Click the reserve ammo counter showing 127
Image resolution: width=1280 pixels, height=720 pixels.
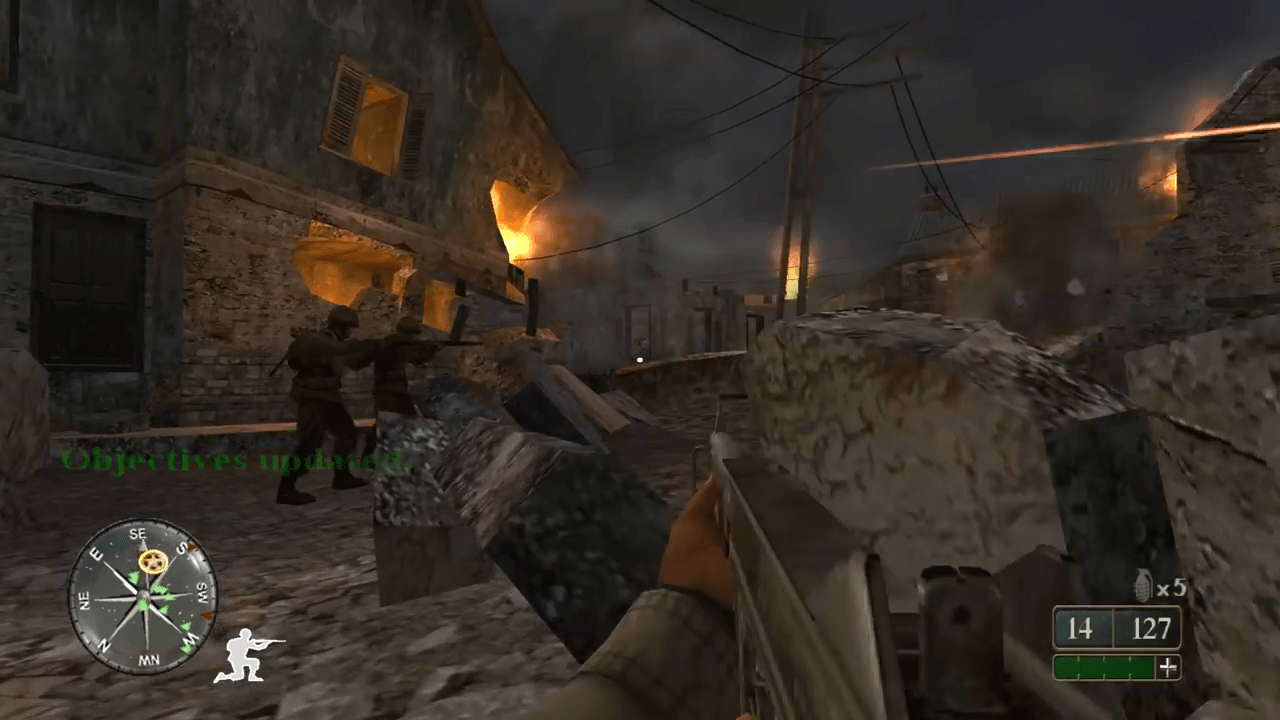tap(1152, 626)
